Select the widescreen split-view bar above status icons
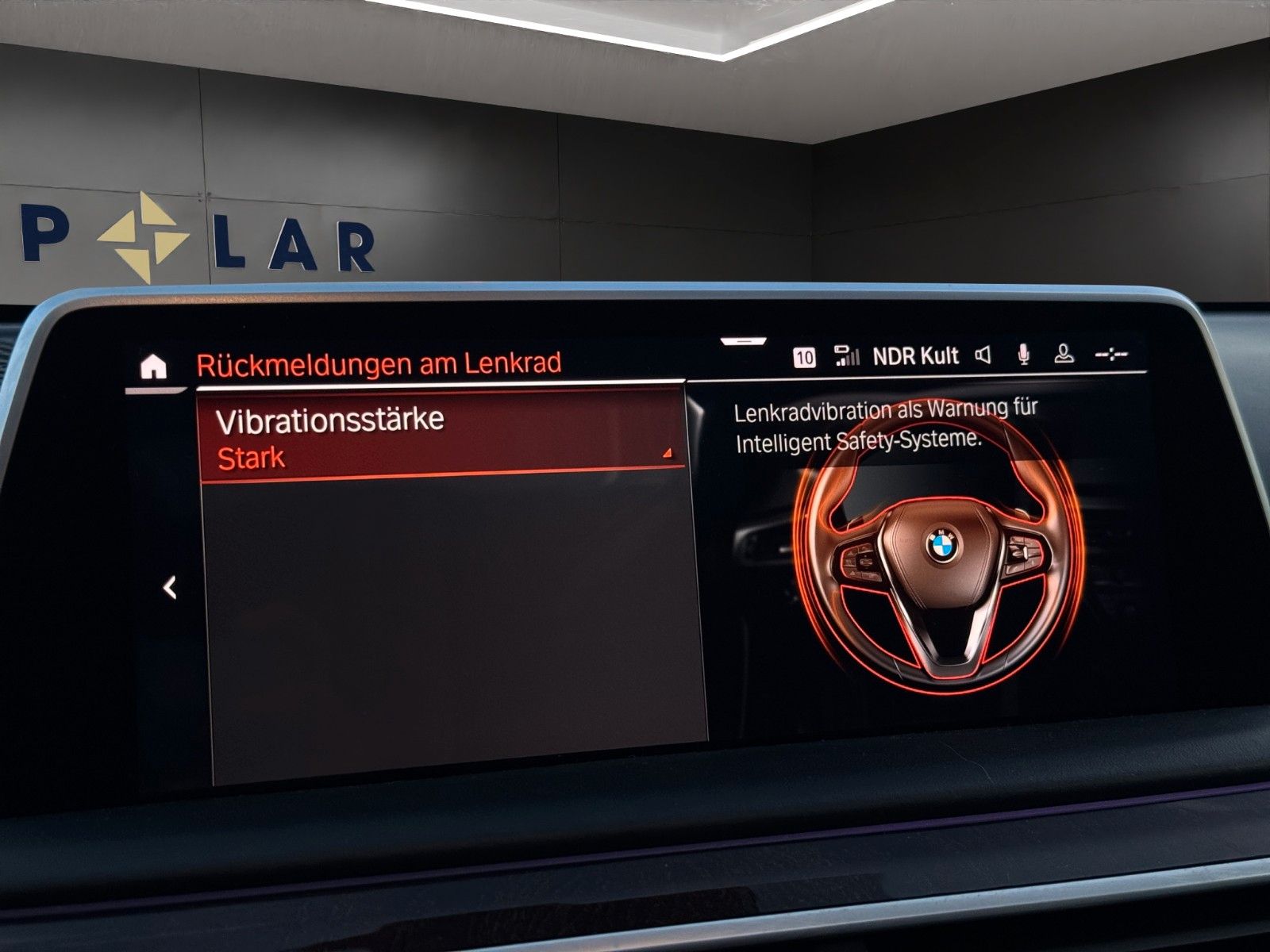 pyautogui.click(x=744, y=339)
